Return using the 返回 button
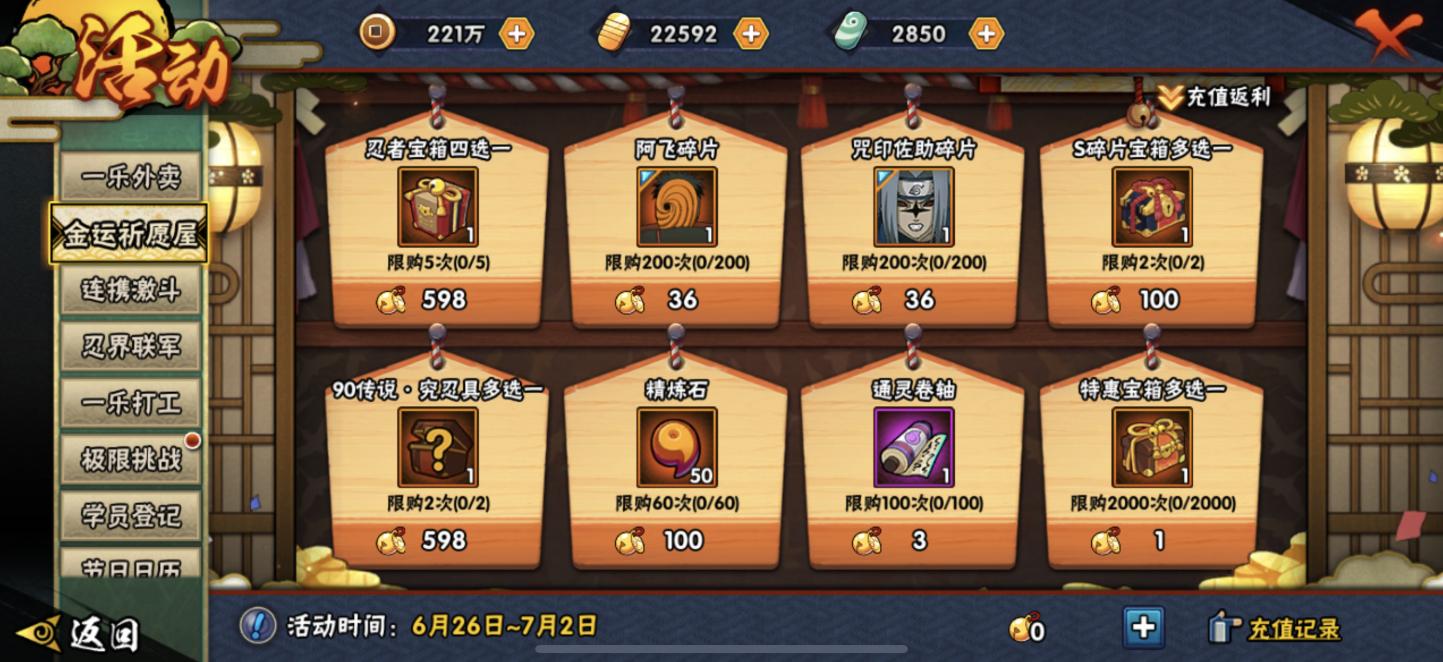Viewport: 1443px width, 662px height. pyautogui.click(x=80, y=633)
